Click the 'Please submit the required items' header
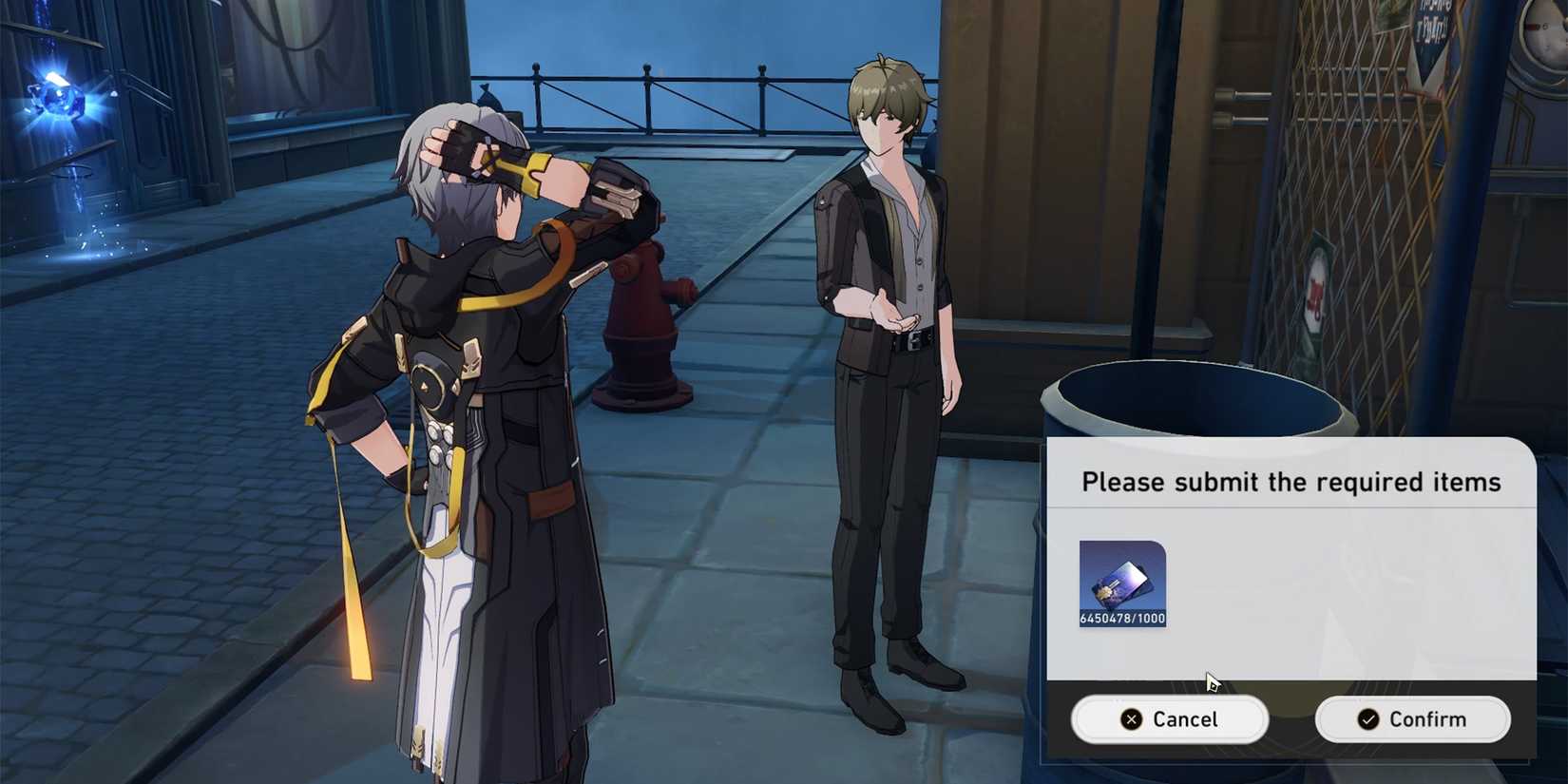The width and height of the screenshot is (1568, 784). pyautogui.click(x=1292, y=482)
